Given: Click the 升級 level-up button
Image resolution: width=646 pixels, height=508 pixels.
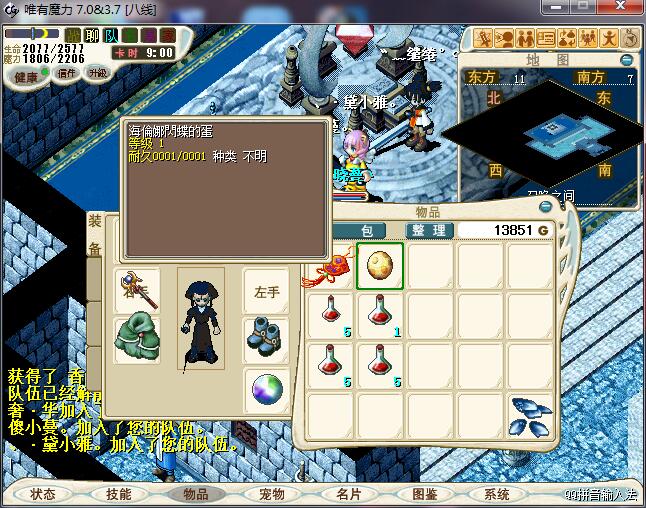Looking at the screenshot, I should (97, 73).
